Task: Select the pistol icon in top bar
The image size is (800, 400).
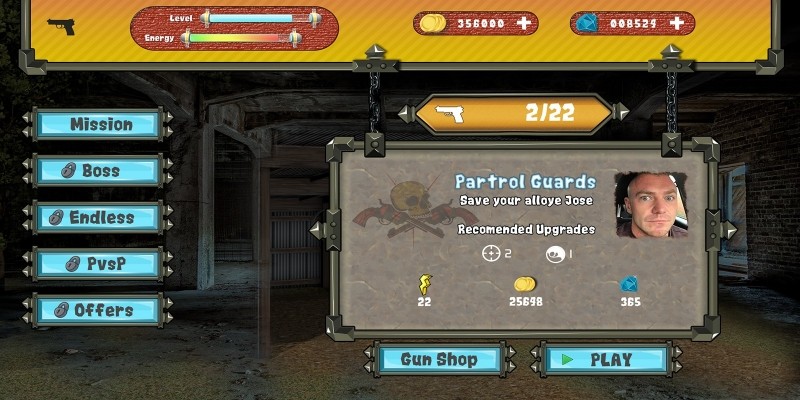Action: tap(61, 26)
